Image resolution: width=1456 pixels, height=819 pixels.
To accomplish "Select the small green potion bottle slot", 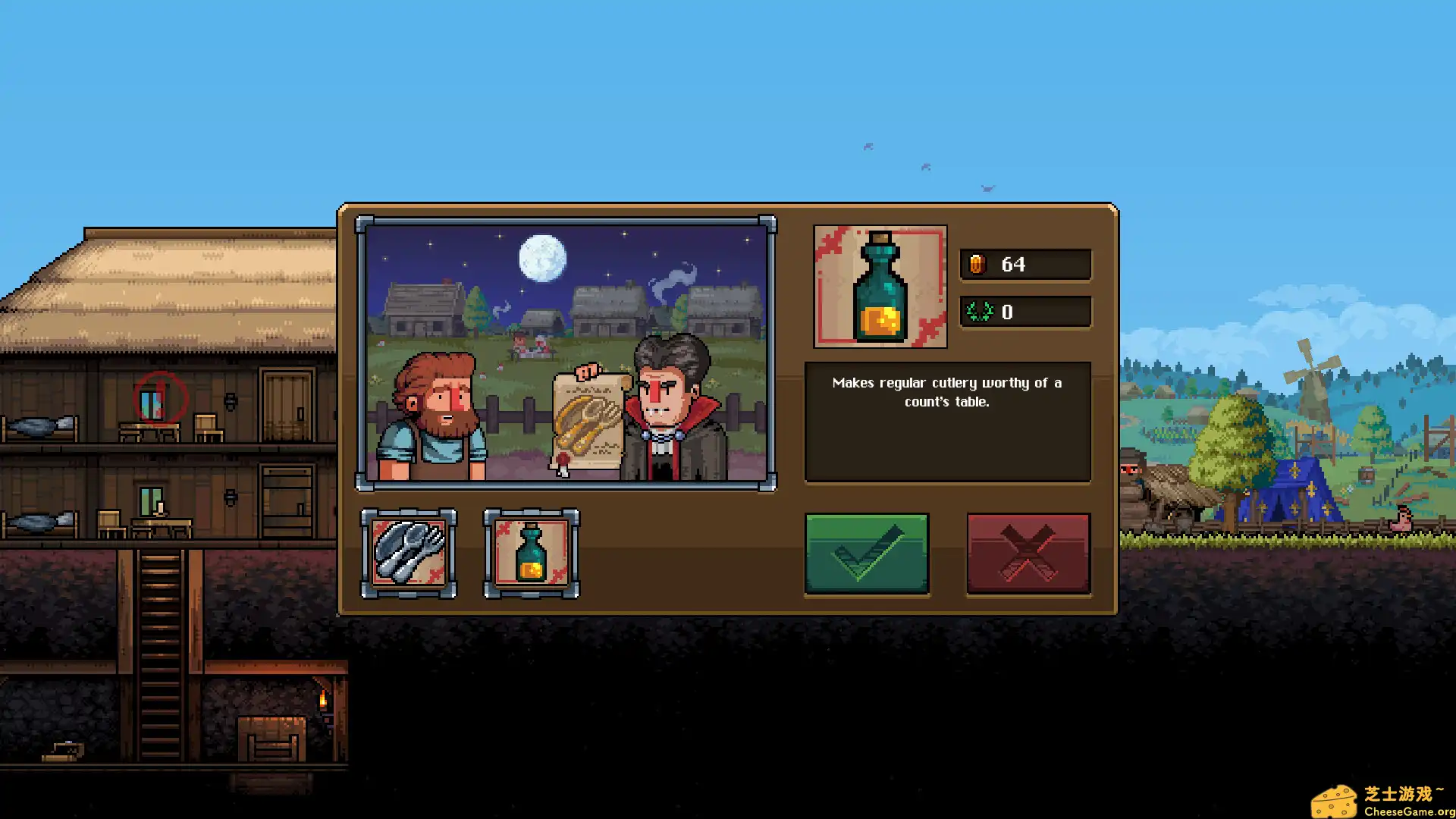I will [531, 553].
